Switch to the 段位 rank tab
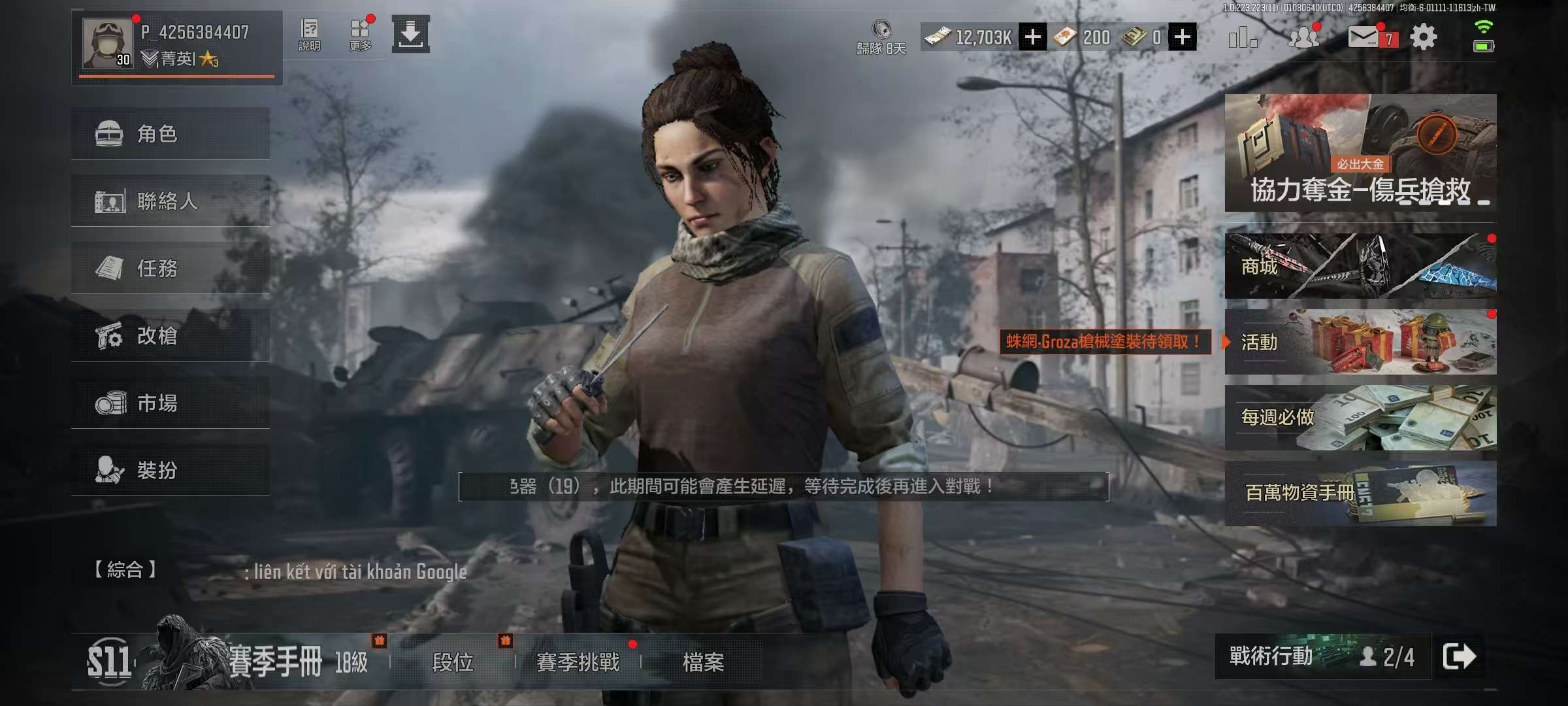Image resolution: width=1568 pixels, height=706 pixels. click(452, 662)
